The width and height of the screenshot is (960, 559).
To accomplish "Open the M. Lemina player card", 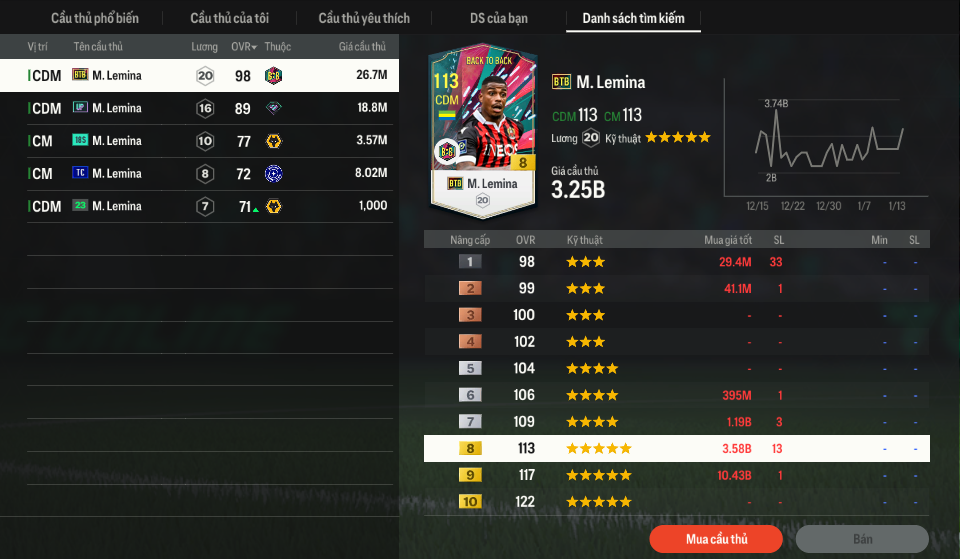I will 484,130.
